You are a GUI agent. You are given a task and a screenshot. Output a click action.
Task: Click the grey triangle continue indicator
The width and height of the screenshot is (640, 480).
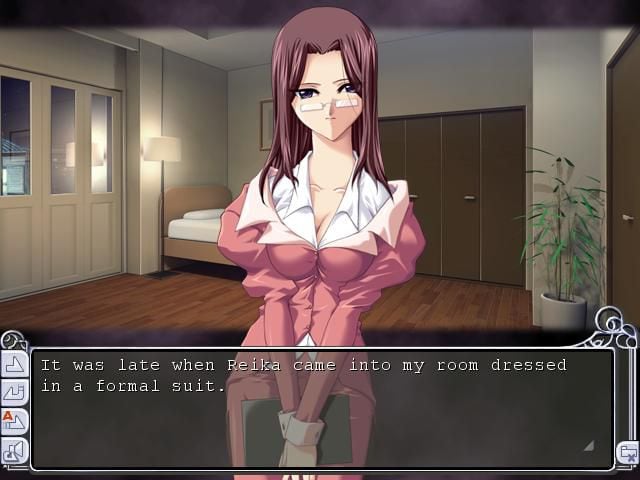click(x=588, y=445)
